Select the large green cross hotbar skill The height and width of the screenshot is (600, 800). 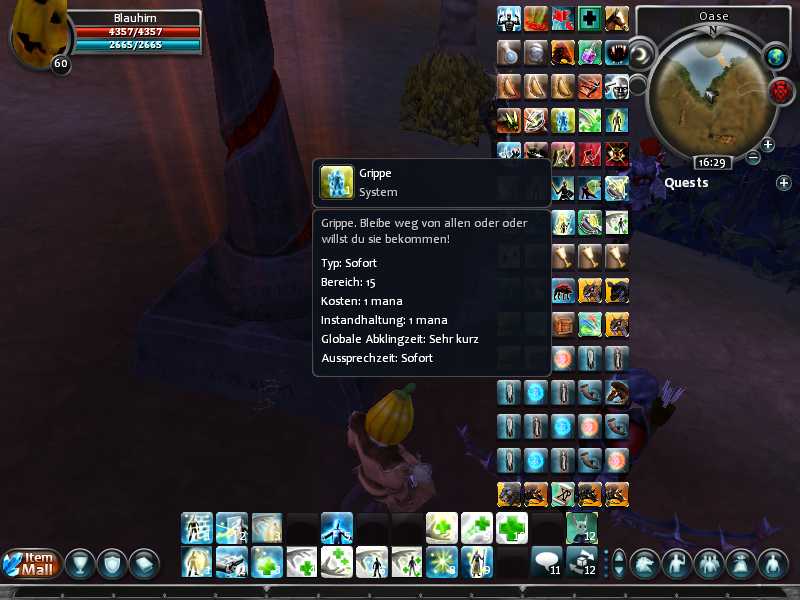coord(510,528)
